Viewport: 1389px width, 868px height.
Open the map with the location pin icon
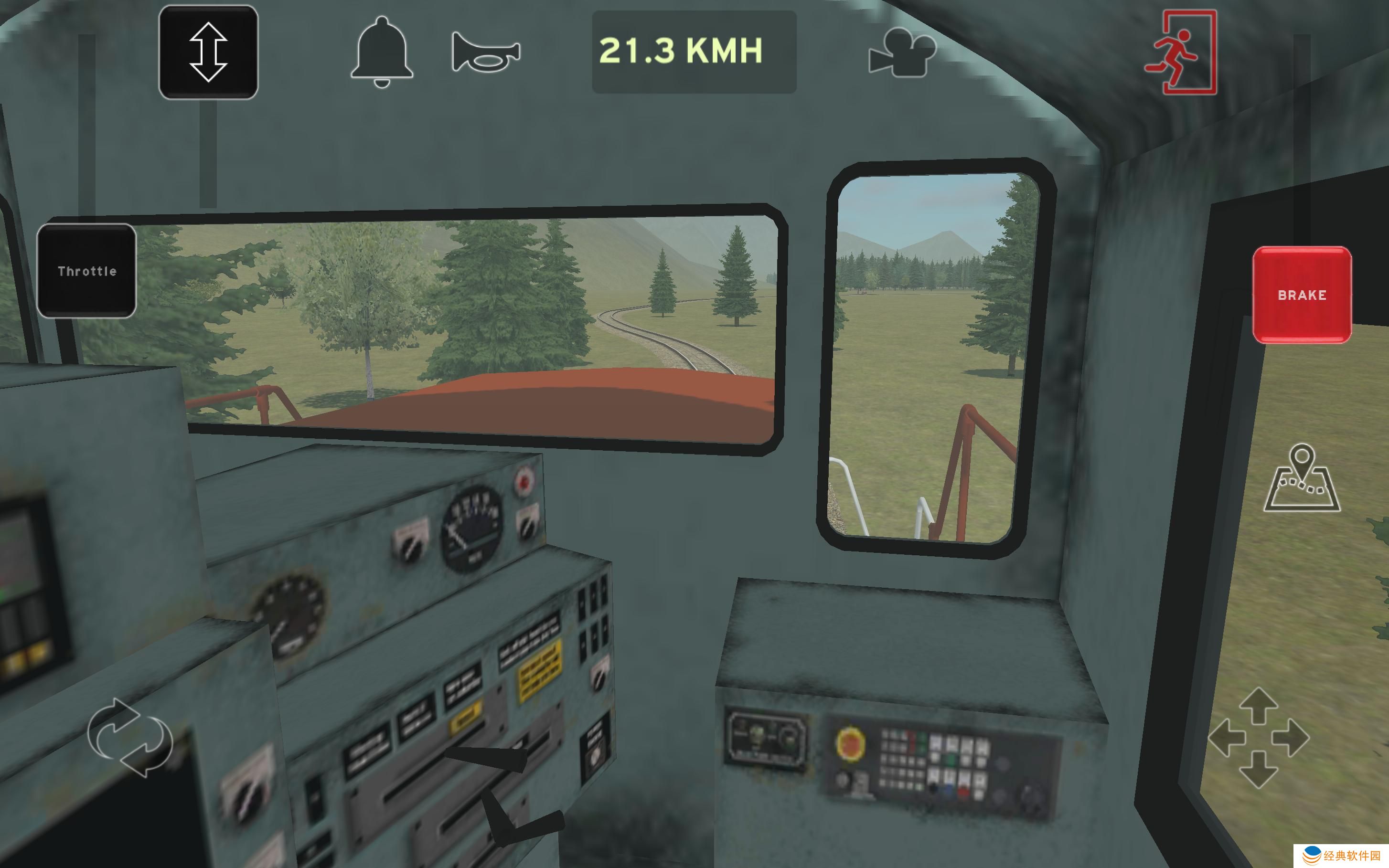click(1302, 478)
